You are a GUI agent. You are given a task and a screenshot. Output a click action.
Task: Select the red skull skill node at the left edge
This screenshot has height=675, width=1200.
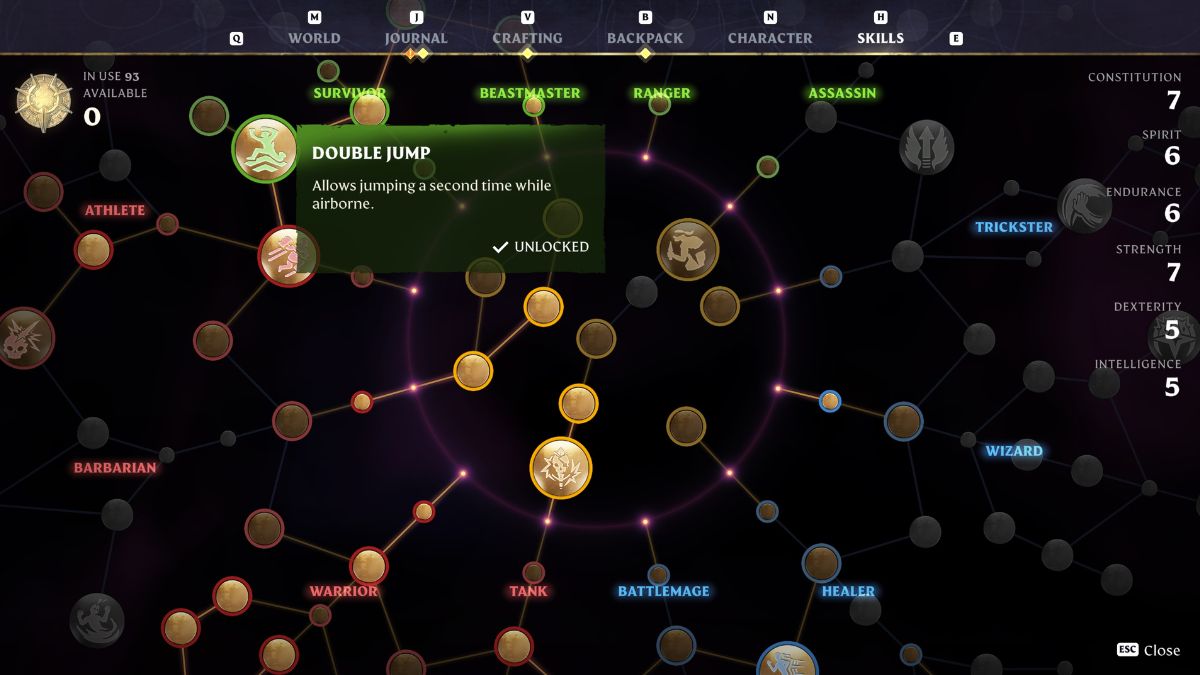[x=22, y=338]
